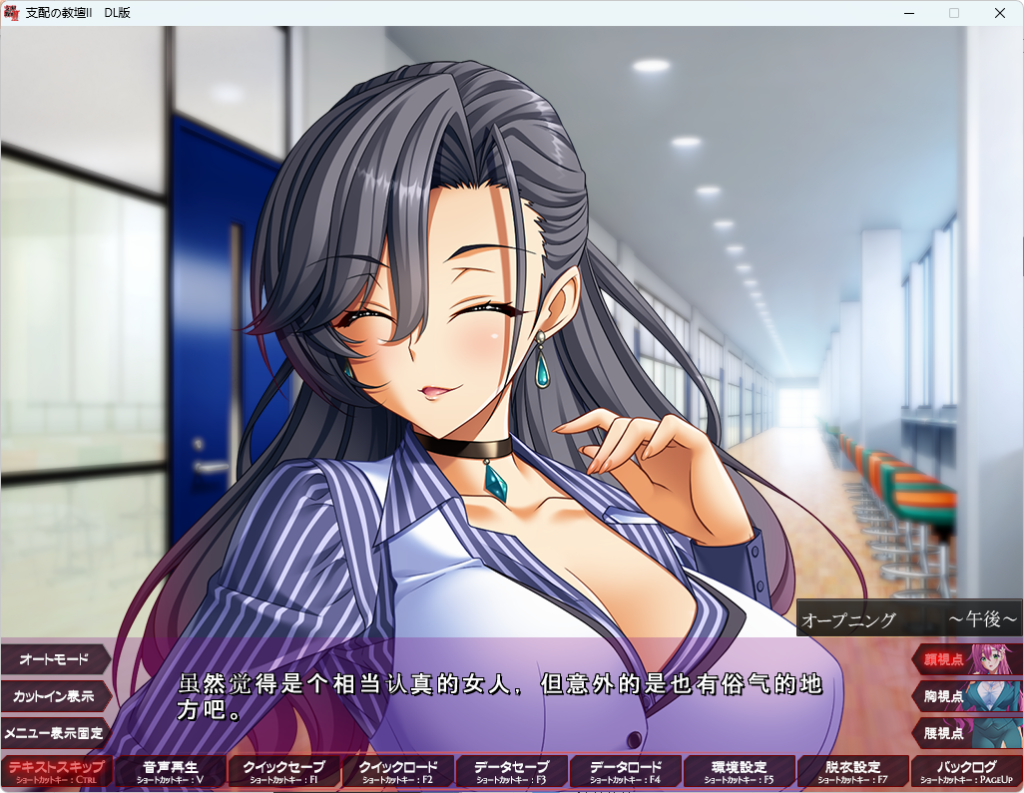This screenshot has width=1024, height=793.
Task: Close the game window
Action: pos(999,13)
